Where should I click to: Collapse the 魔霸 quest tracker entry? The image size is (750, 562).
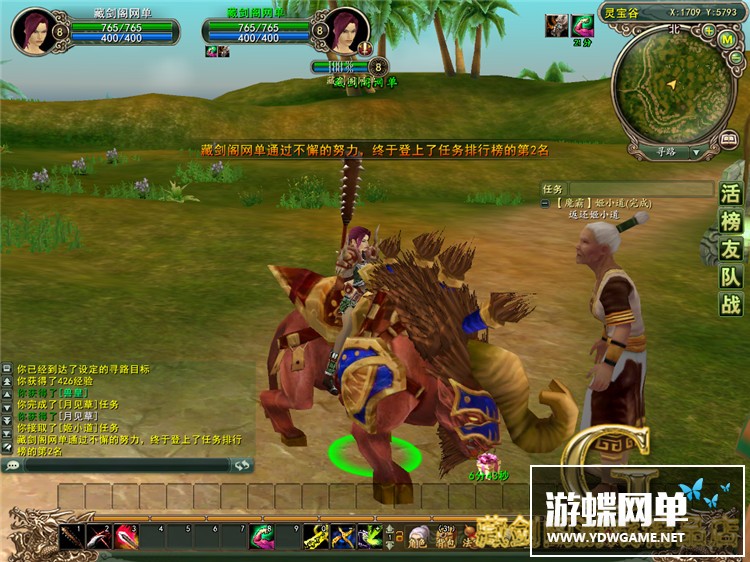coord(545,203)
